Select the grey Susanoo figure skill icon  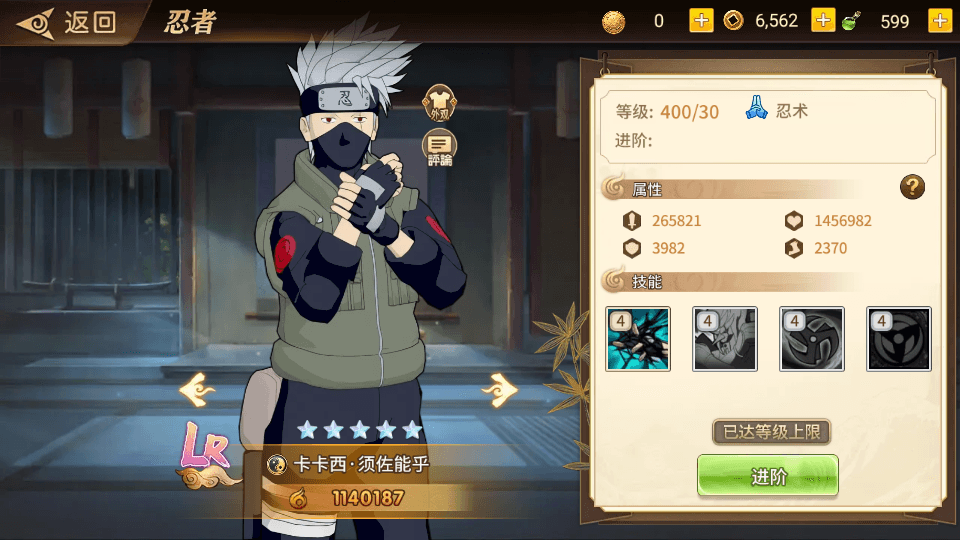[x=725, y=339]
